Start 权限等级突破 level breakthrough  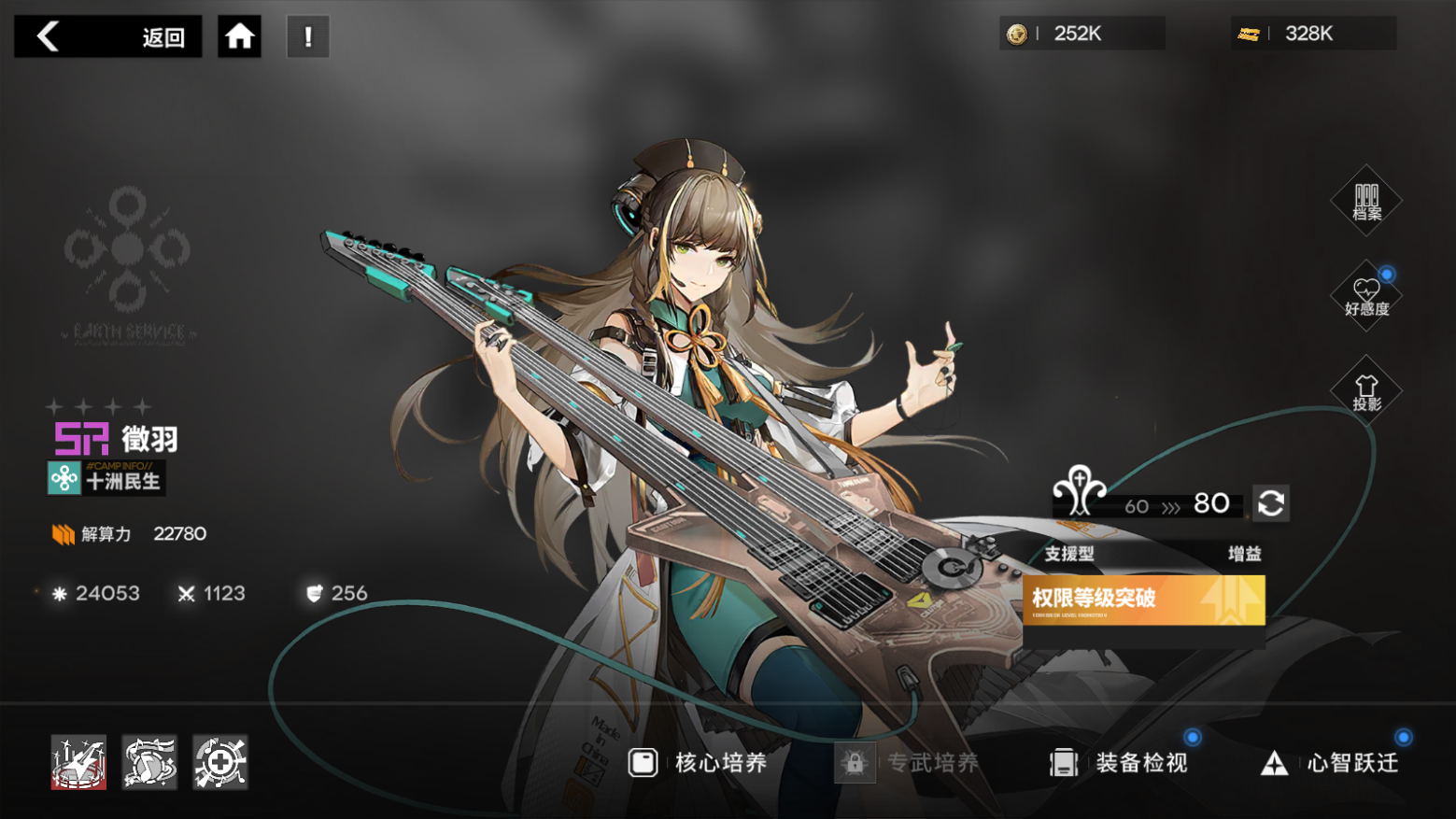tap(1143, 600)
